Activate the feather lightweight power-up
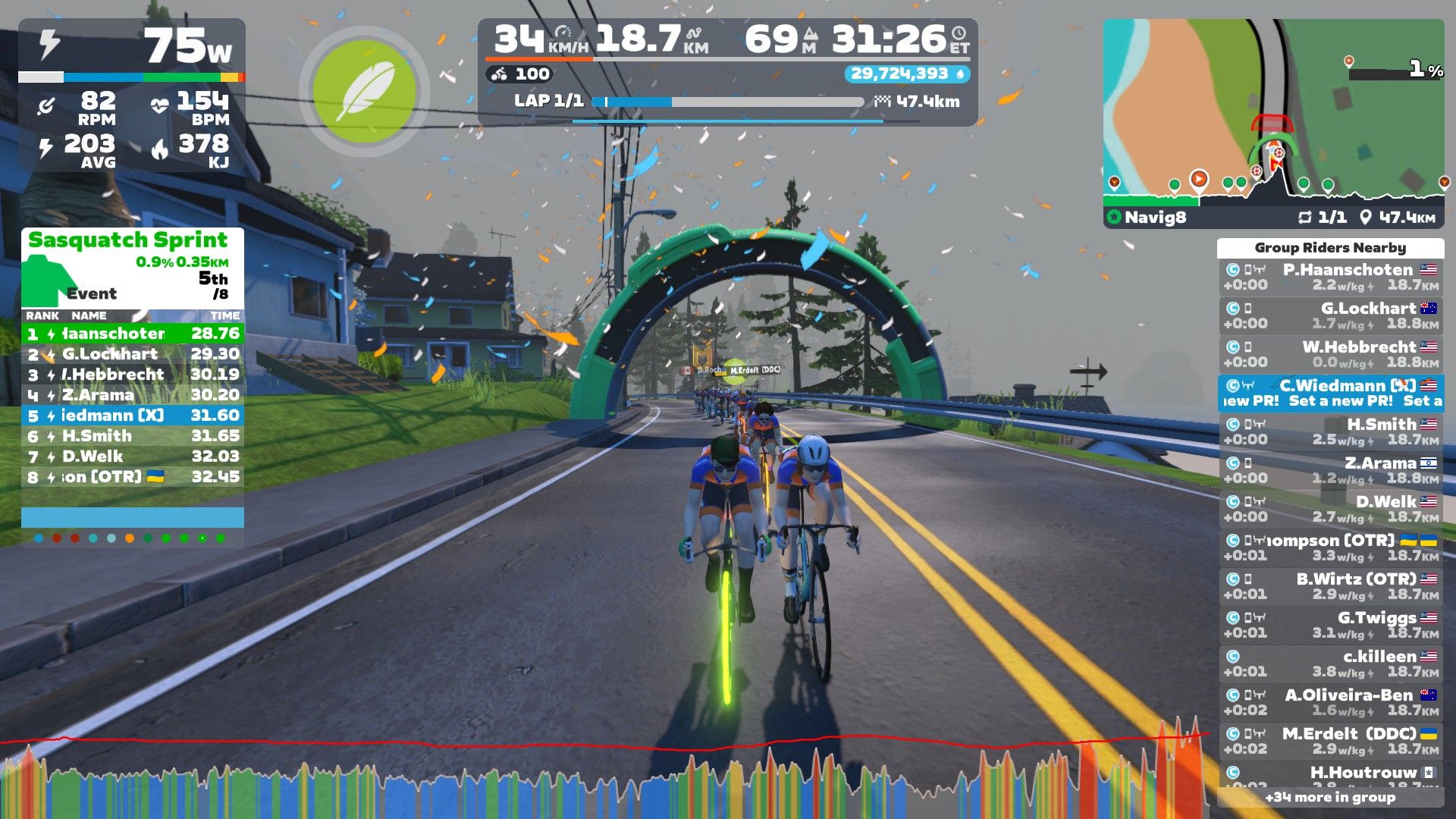This screenshot has width=1456, height=819. pyautogui.click(x=365, y=92)
